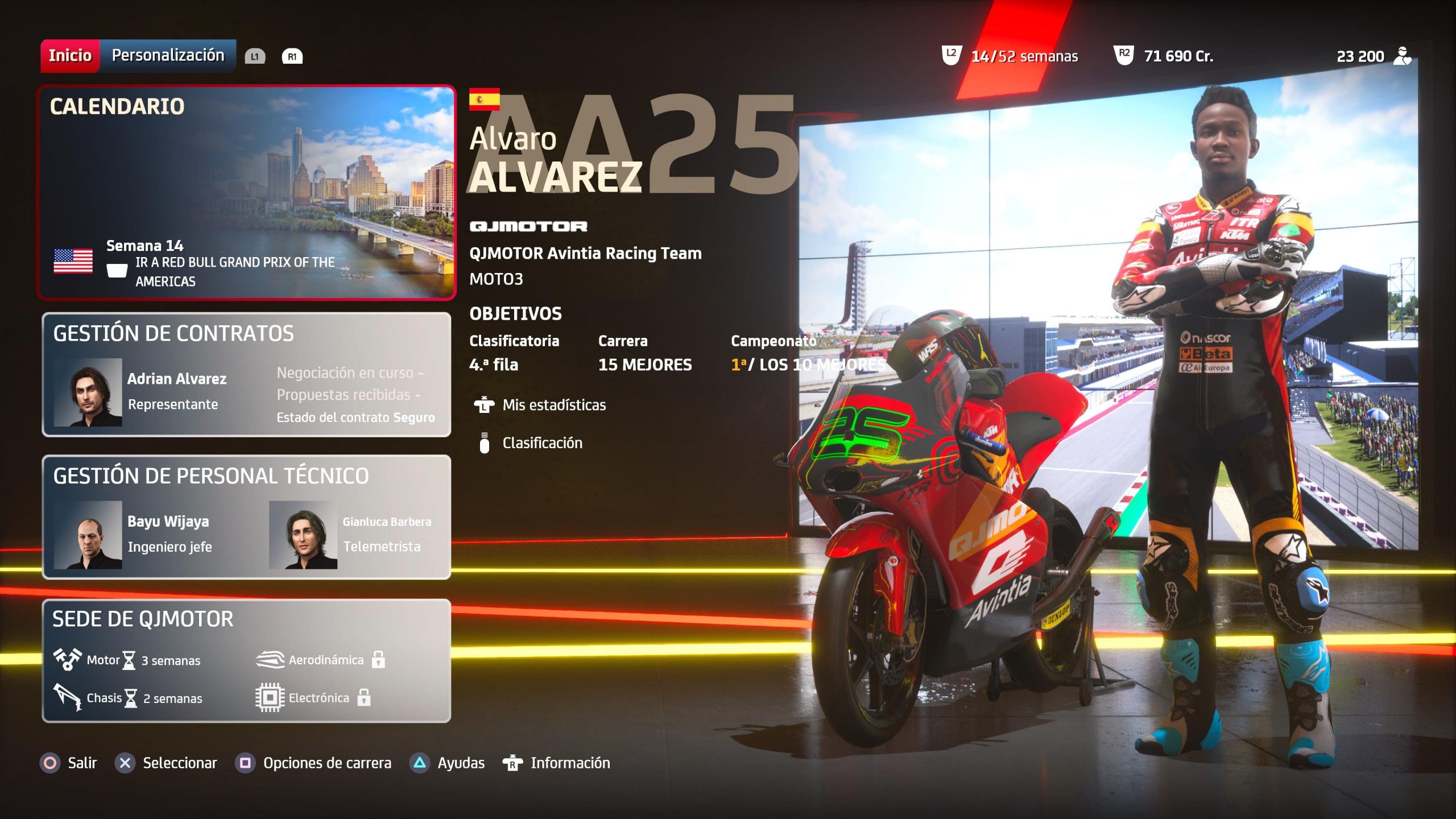Switch to the Inicio tab
The image size is (1456, 819).
tap(70, 56)
